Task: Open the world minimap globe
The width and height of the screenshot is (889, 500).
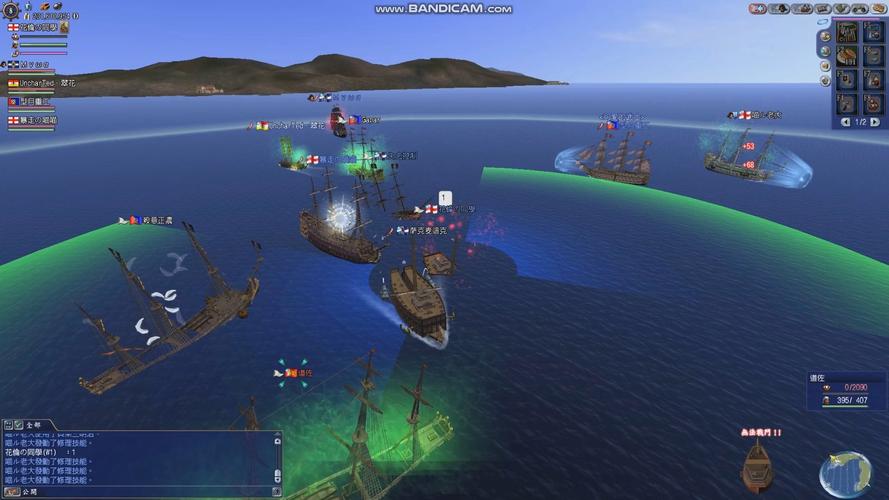Action: [844, 475]
